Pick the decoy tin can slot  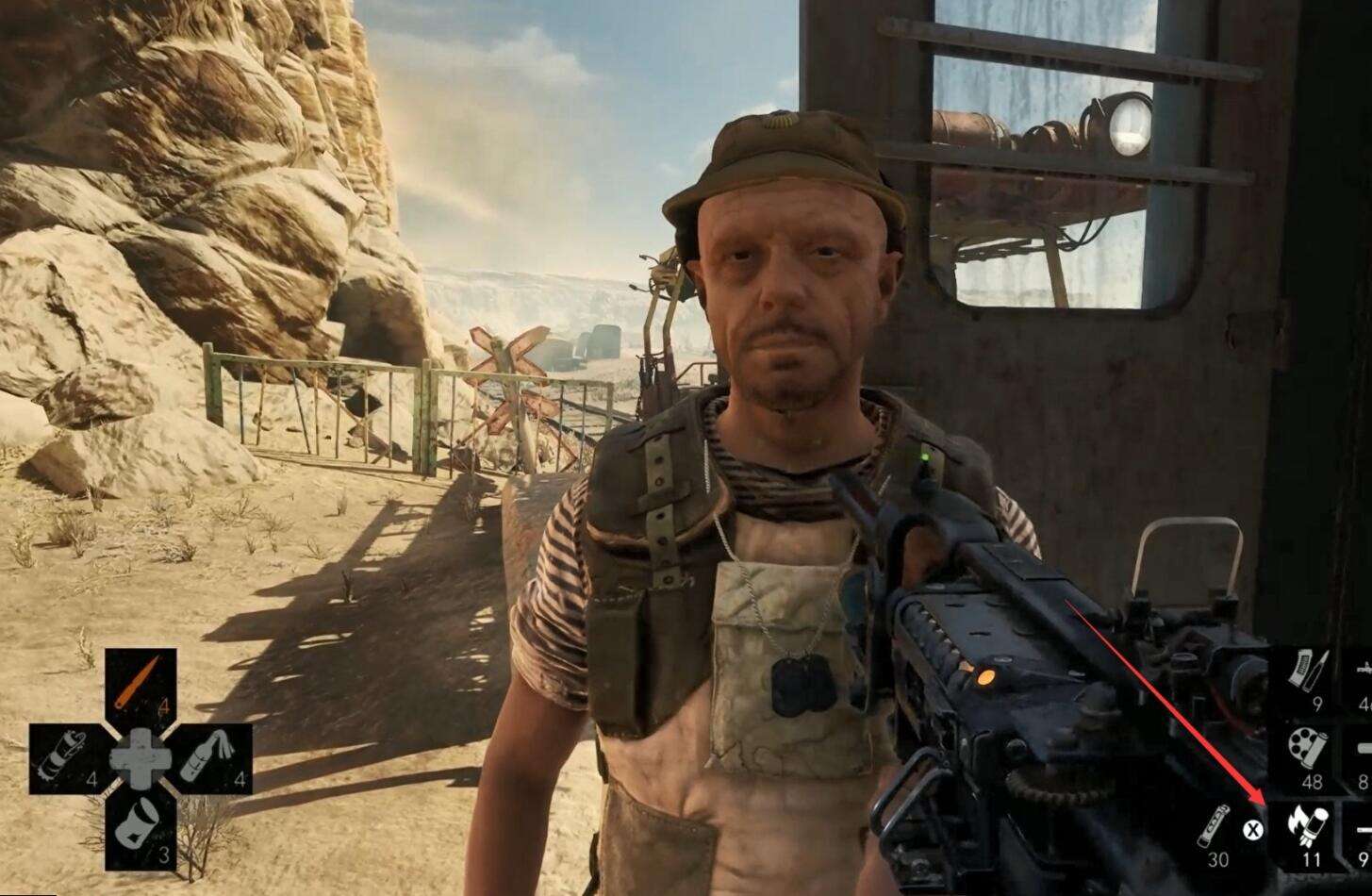[140, 831]
